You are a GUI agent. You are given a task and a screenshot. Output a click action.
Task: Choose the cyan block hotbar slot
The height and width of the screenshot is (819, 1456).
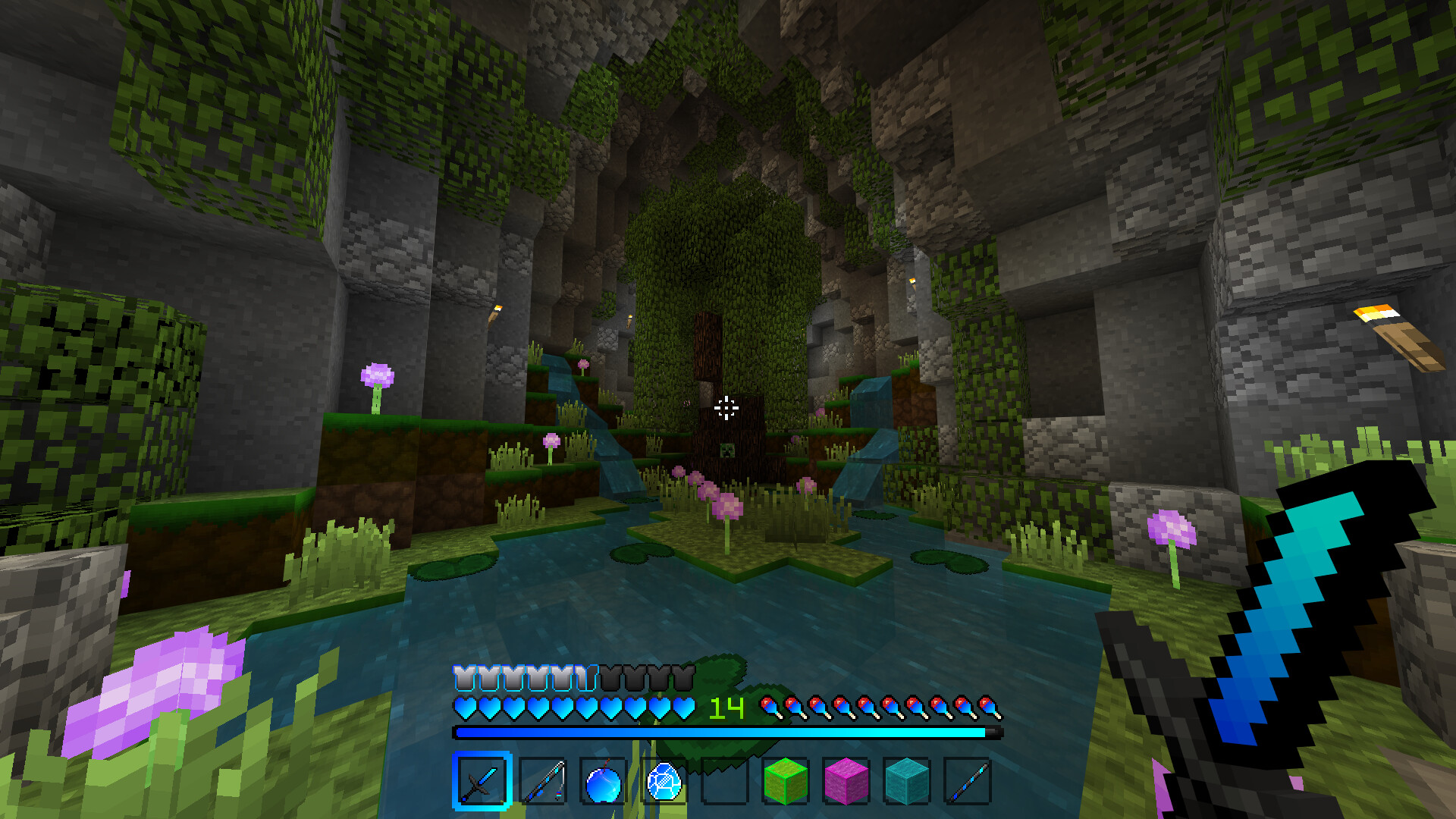click(907, 781)
